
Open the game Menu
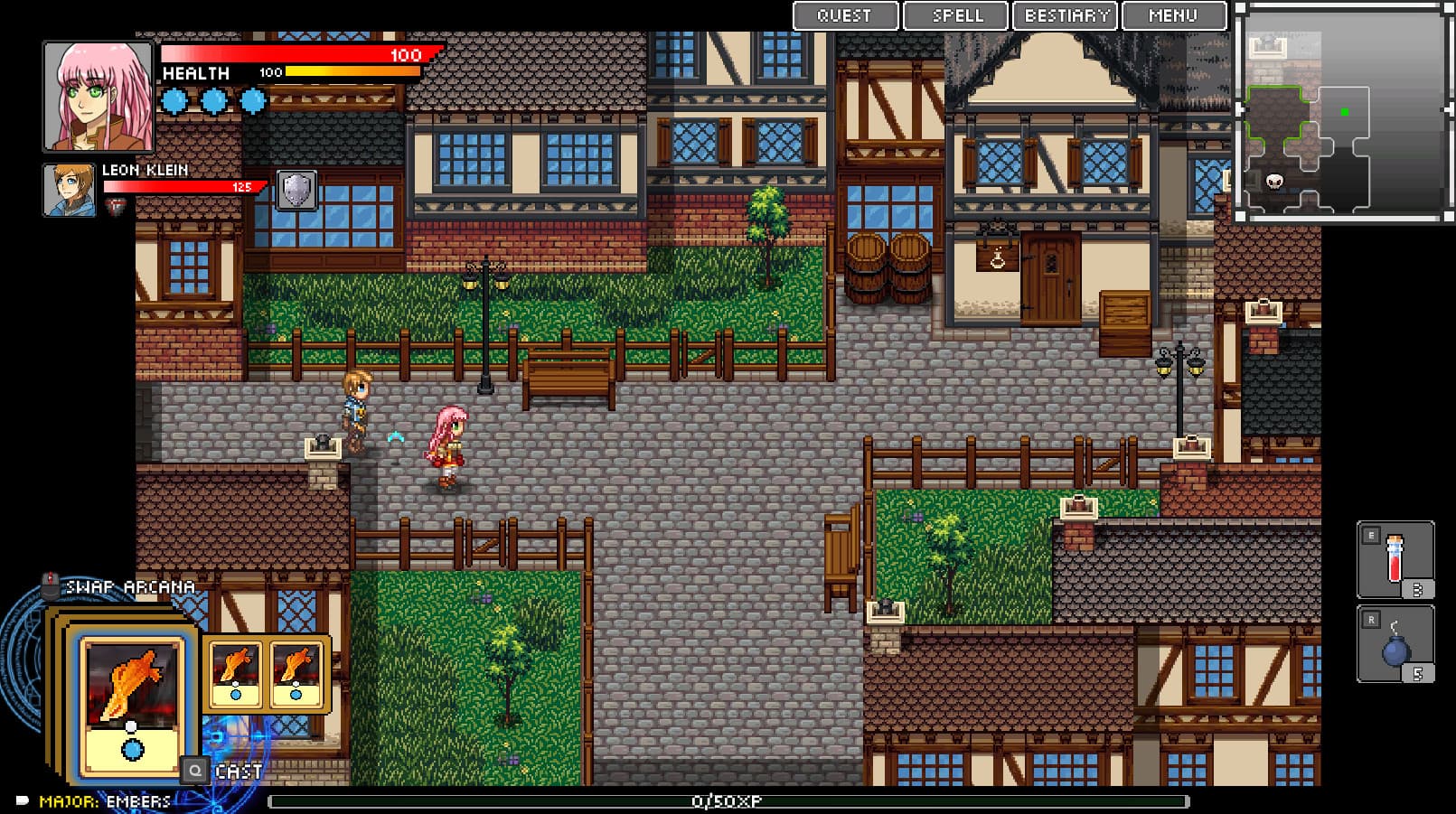1173,14
